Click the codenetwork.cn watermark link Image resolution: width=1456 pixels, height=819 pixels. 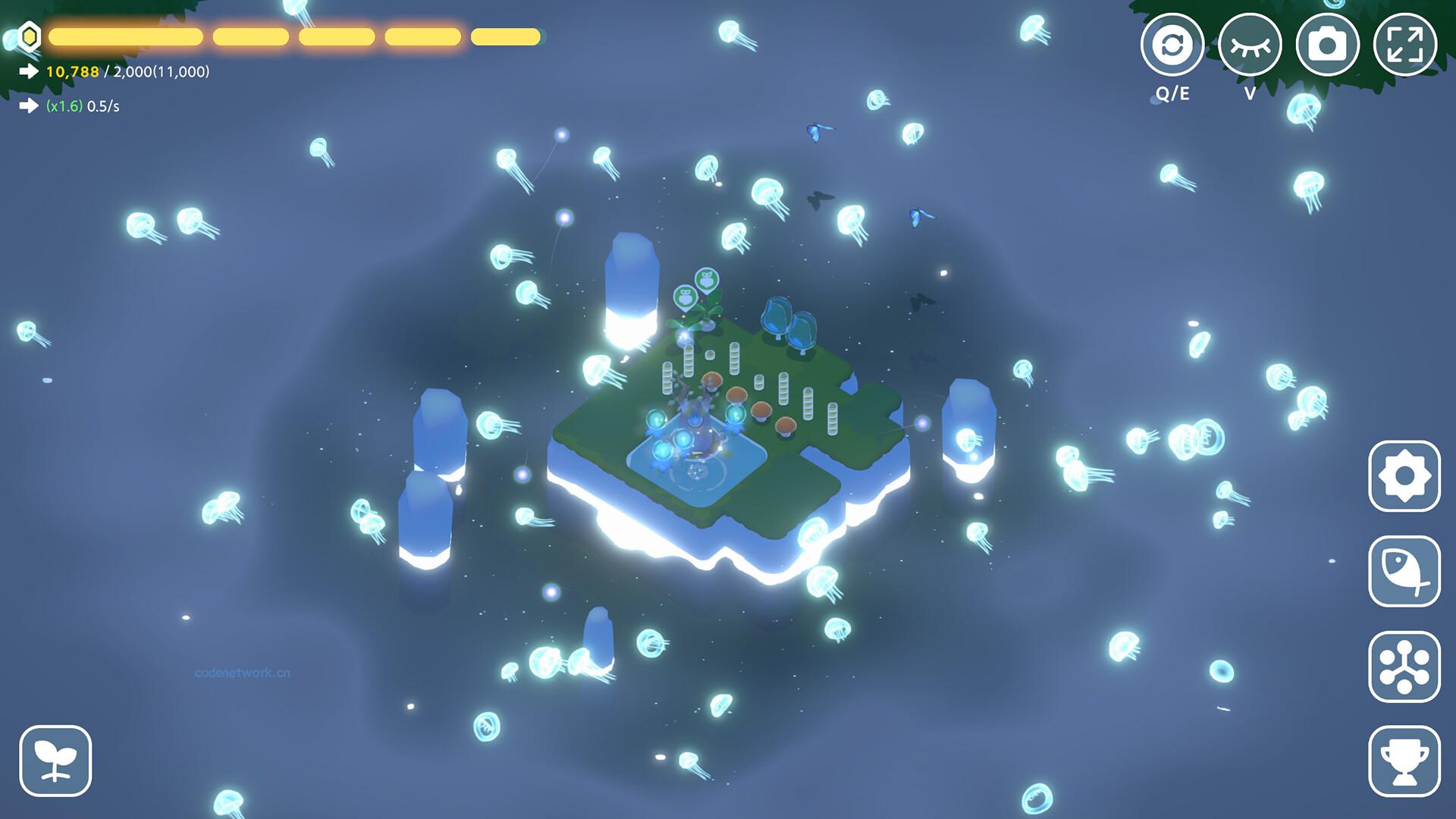click(241, 672)
